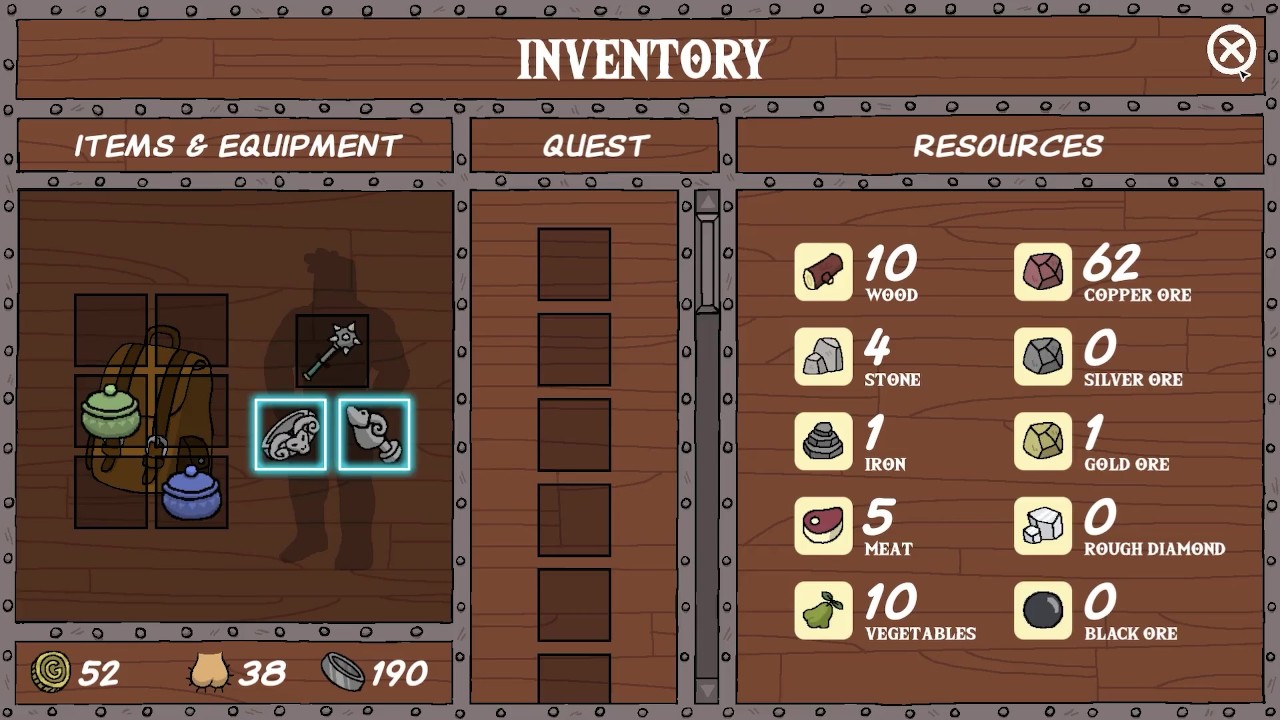Click the silver ore resource icon

(1042, 357)
